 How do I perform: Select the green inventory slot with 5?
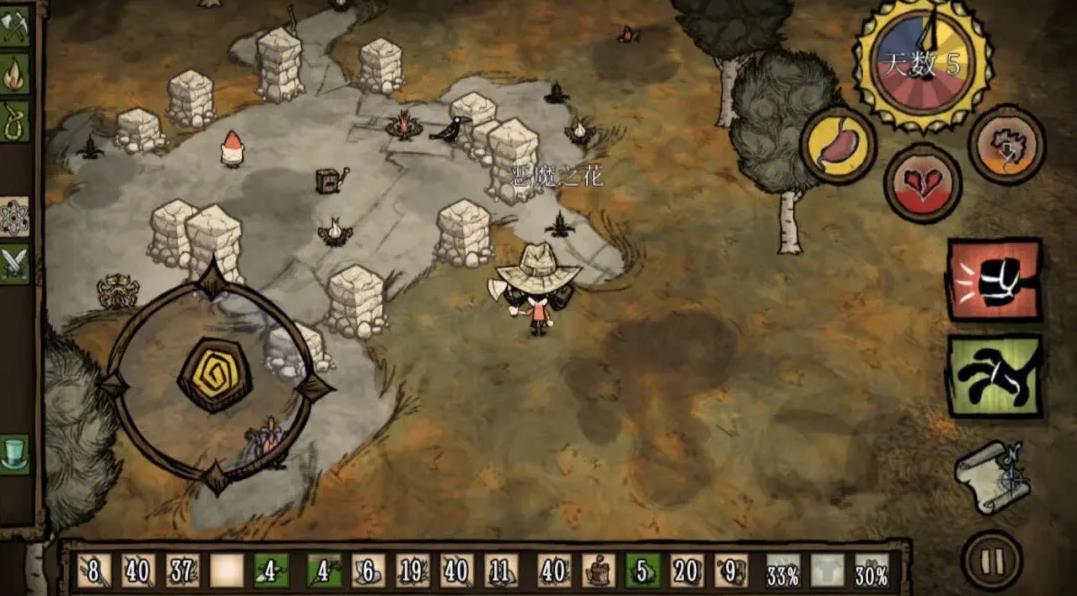tap(643, 571)
